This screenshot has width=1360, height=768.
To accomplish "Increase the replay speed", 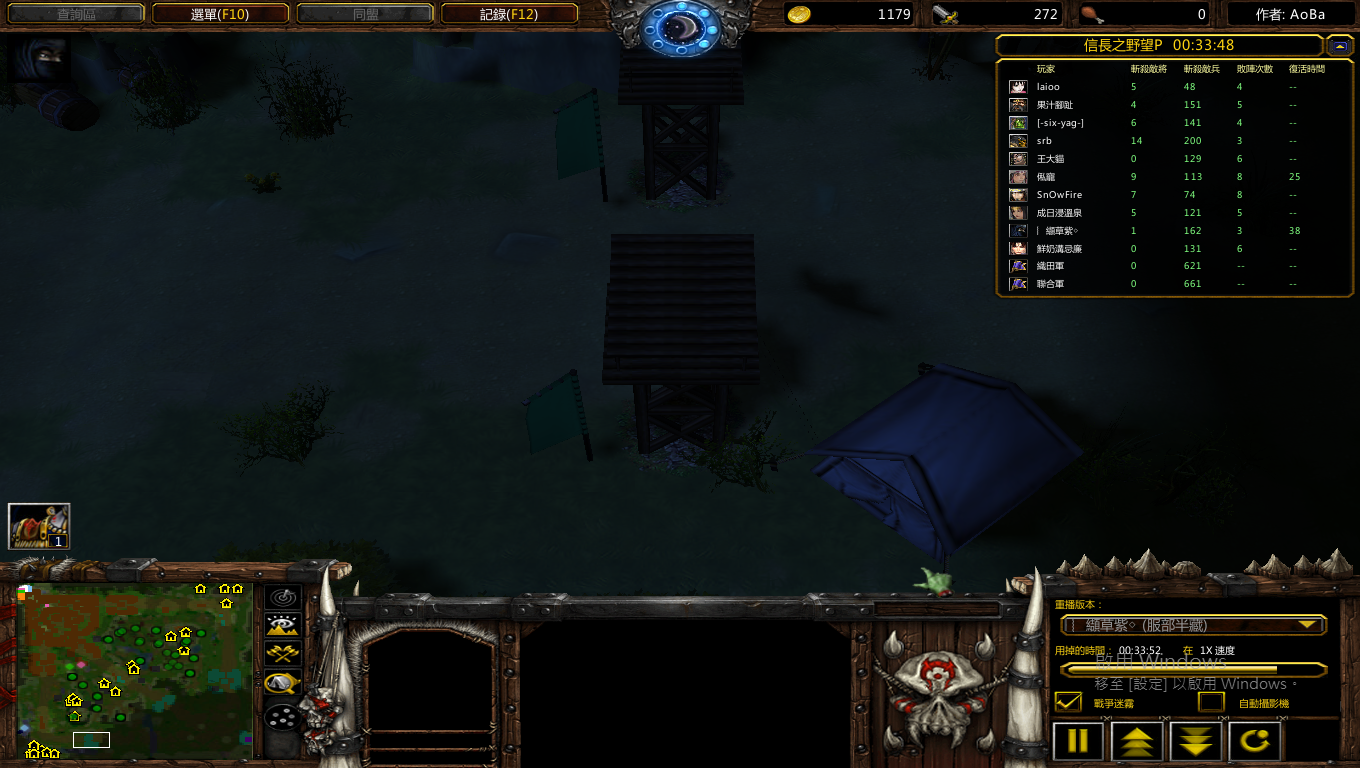I will point(1138,742).
